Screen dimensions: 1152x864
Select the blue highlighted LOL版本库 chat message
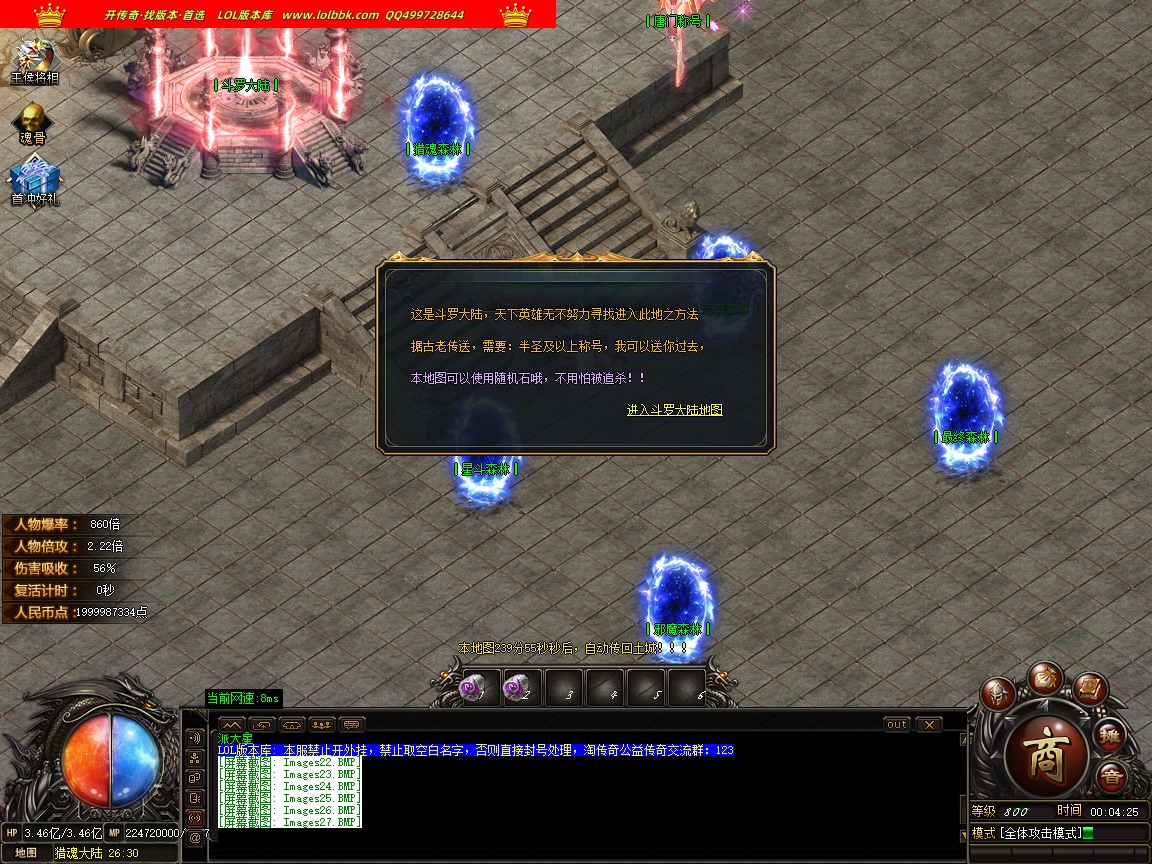475,750
